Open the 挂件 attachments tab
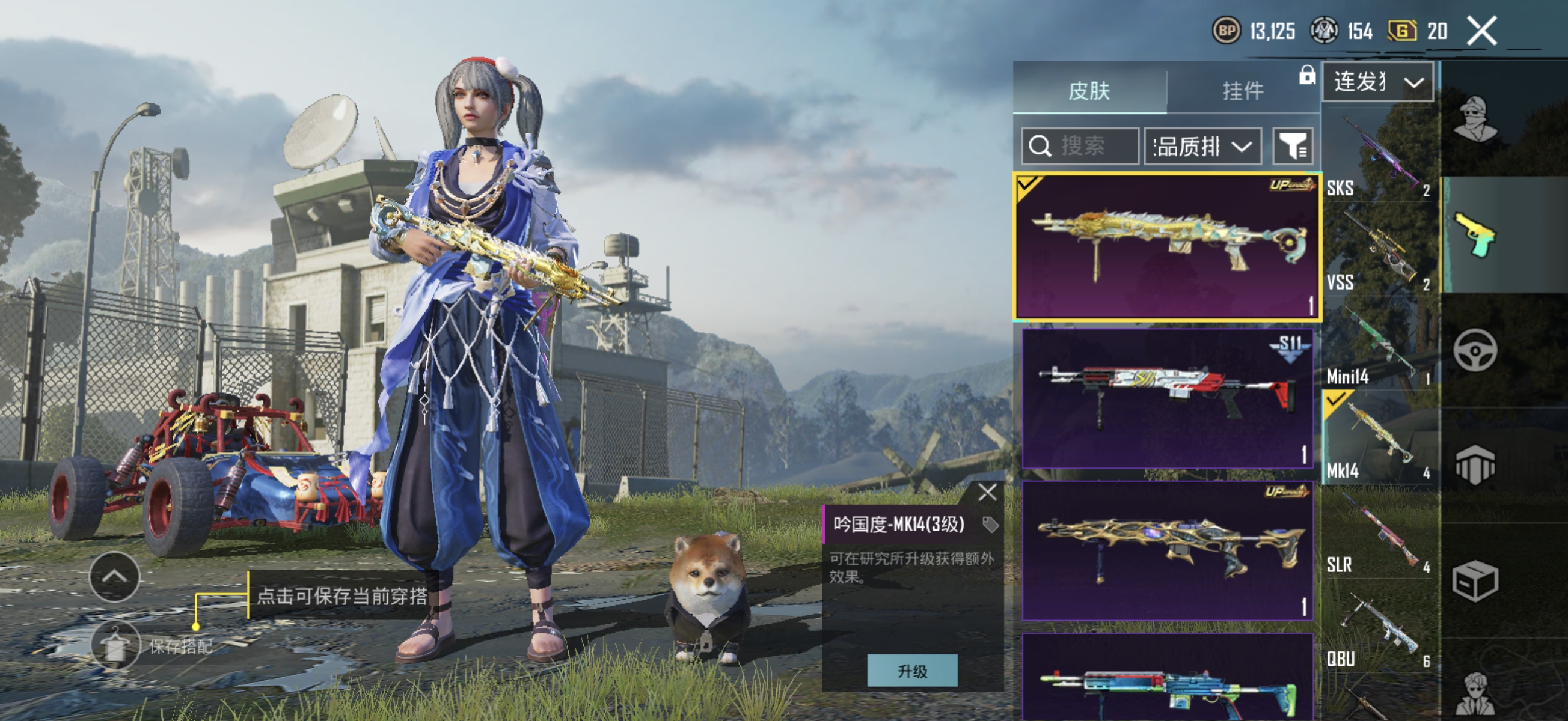 click(1243, 91)
